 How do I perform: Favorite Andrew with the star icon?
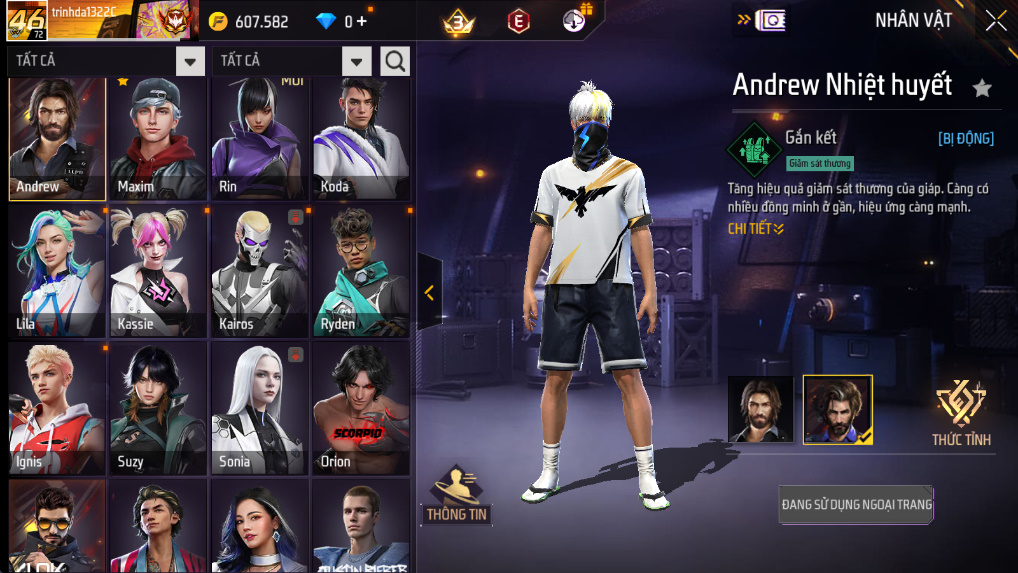(982, 88)
